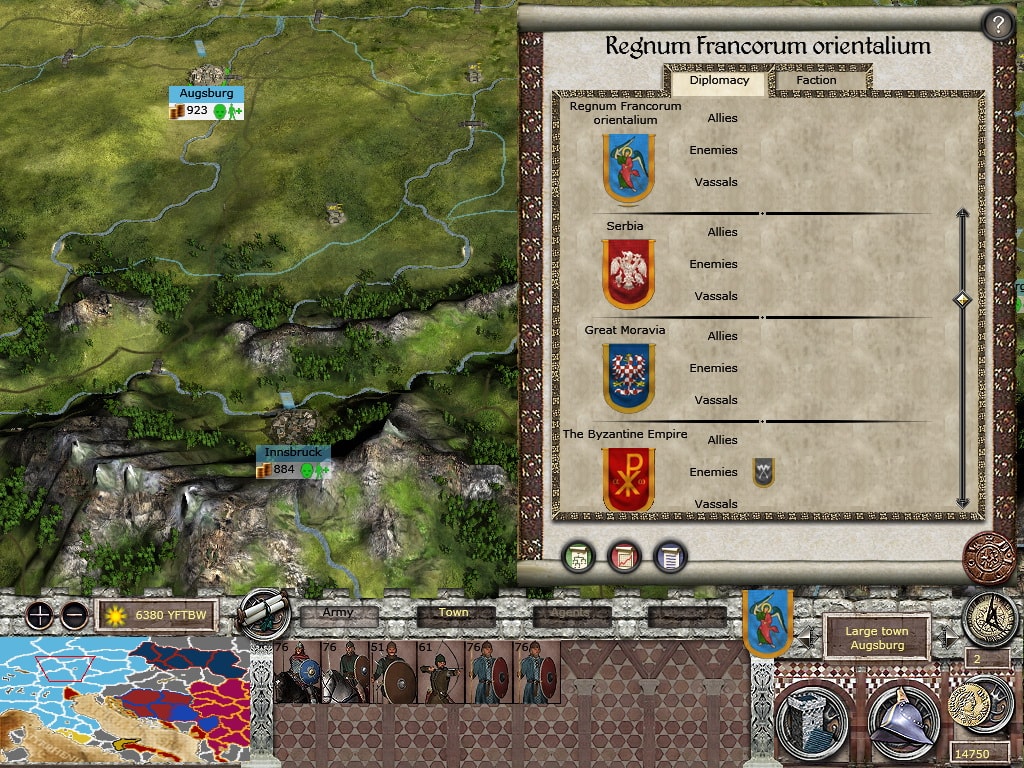Click the minimap zoom-in plus button

click(40, 615)
